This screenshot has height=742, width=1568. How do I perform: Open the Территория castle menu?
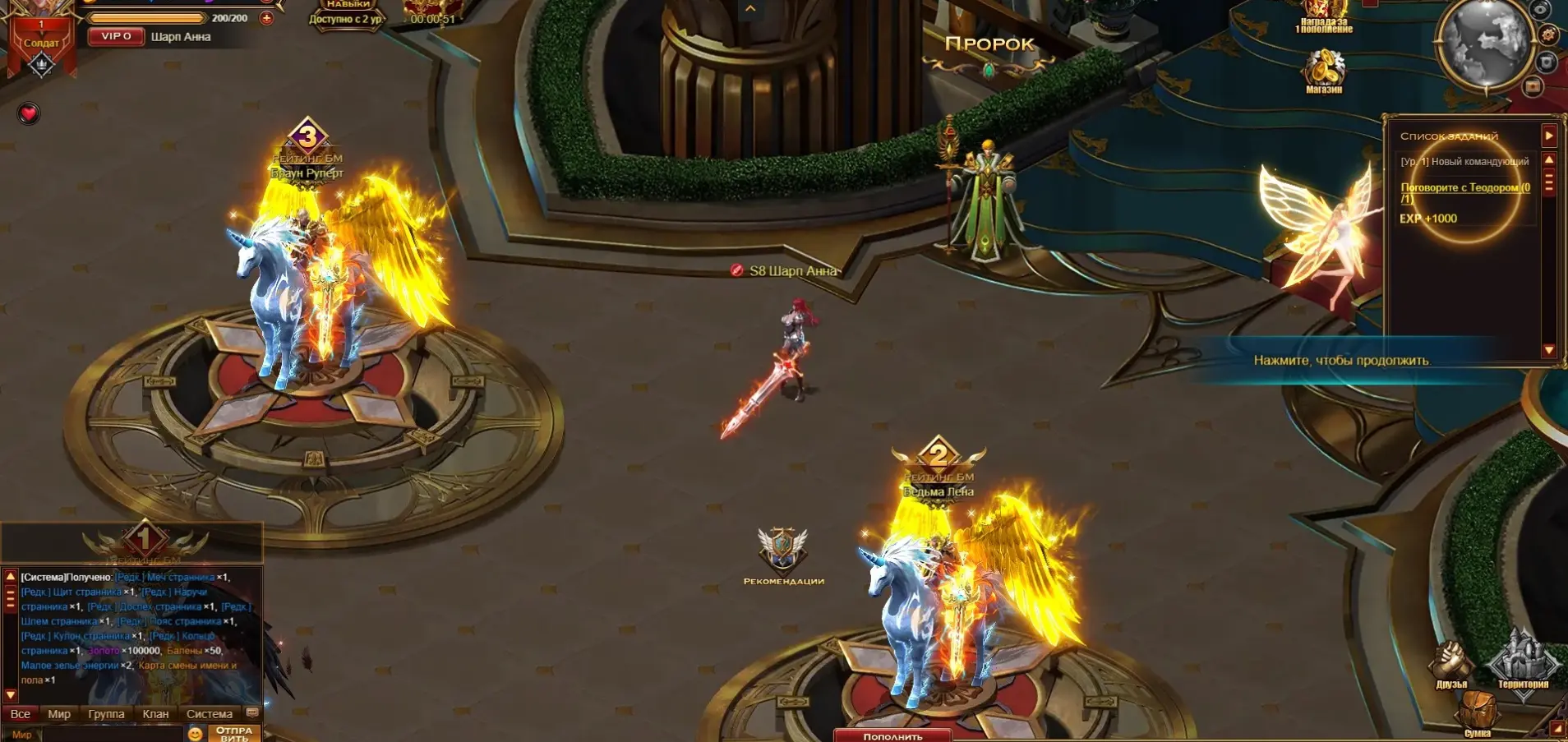(1523, 662)
